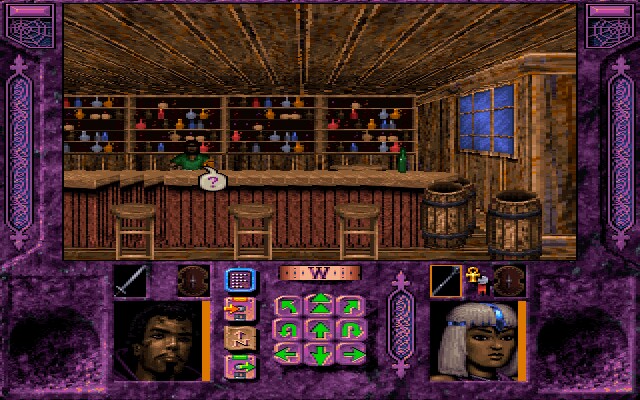The width and height of the screenshot is (640, 400).
Task: Select the round shield beside the ankh
Action: pyautogui.click(x=509, y=281)
